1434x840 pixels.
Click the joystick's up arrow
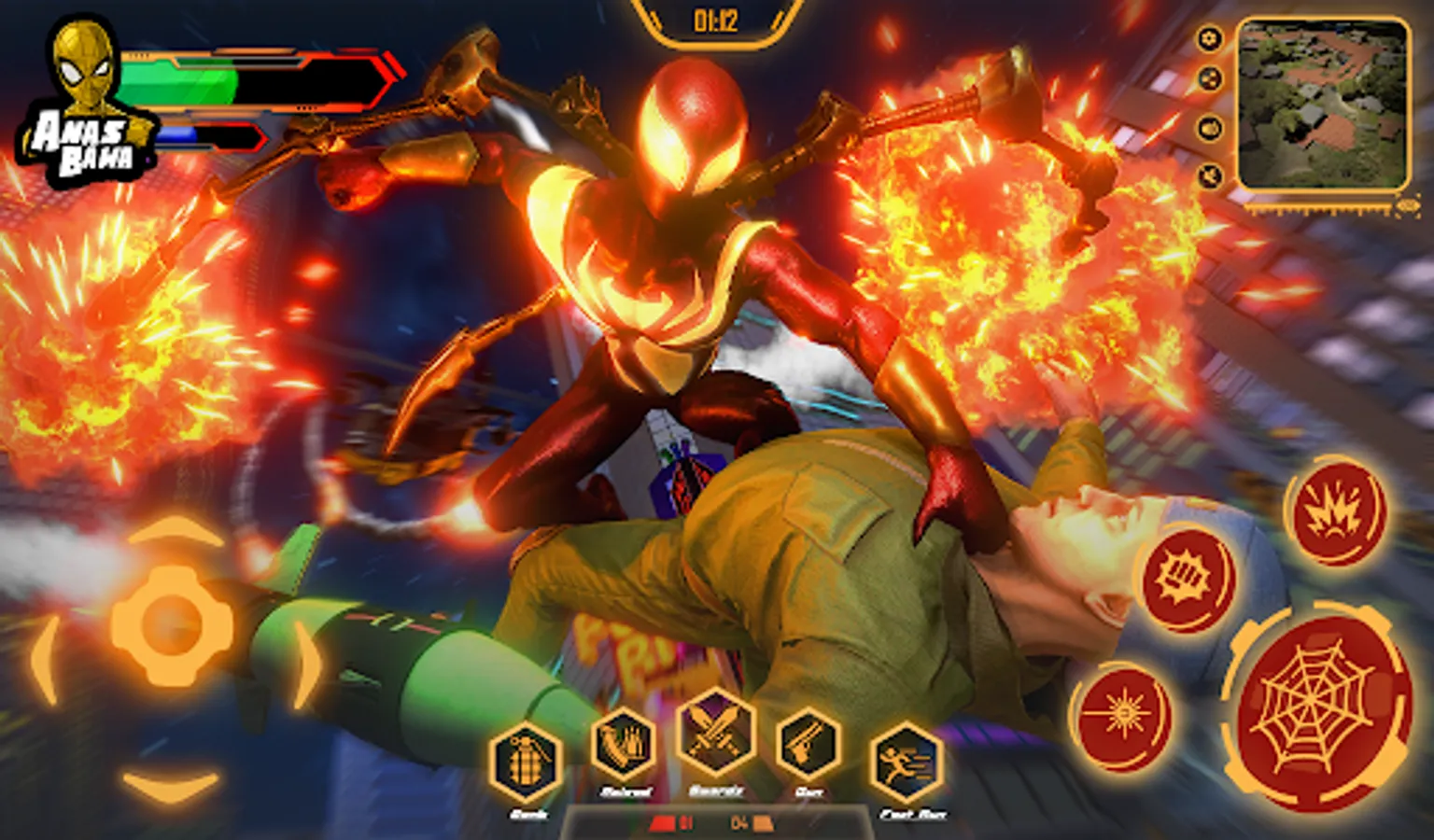click(x=175, y=532)
